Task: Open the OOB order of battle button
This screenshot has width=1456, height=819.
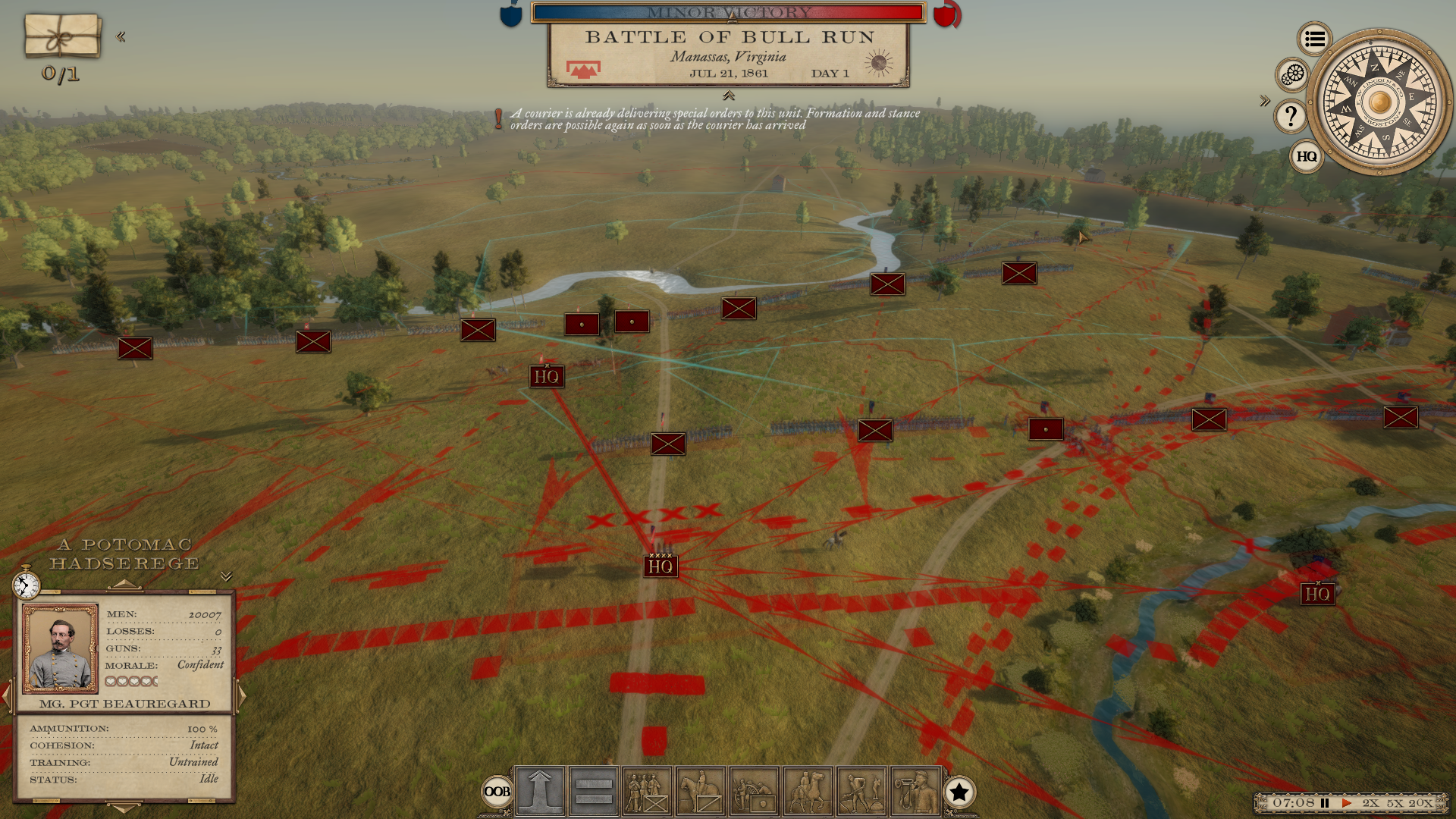Action: [x=497, y=792]
